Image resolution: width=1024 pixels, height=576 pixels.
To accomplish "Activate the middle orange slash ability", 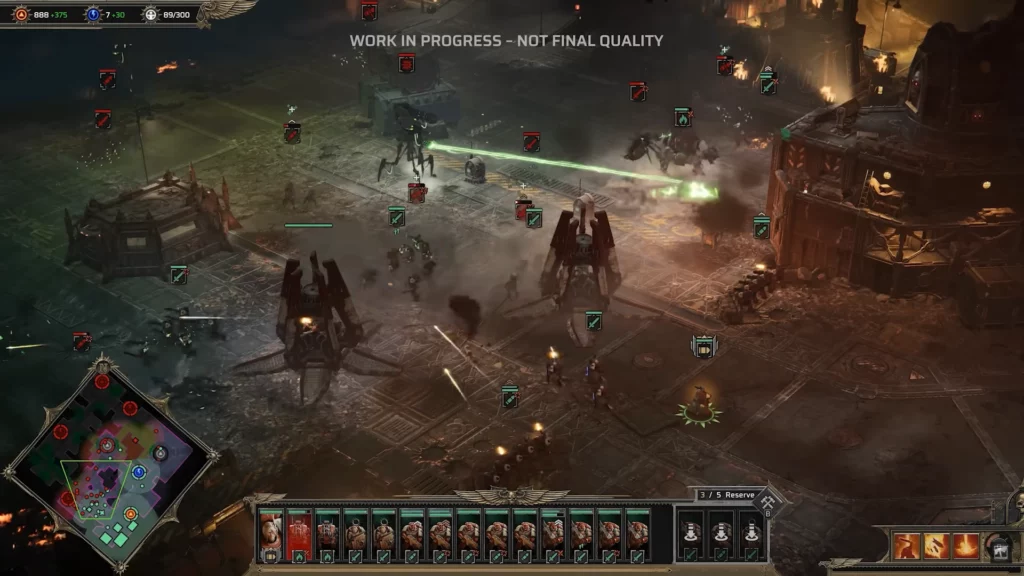I will click(x=937, y=546).
